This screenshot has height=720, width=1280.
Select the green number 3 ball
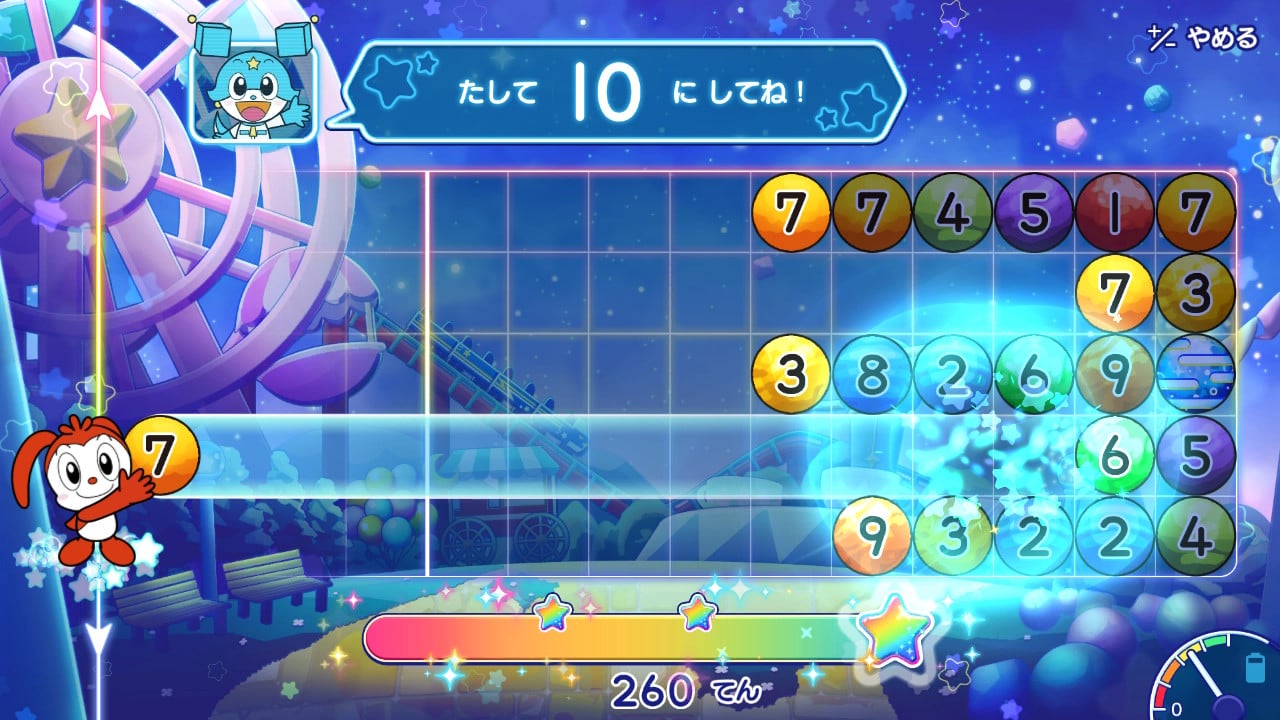pyautogui.click(x=953, y=536)
